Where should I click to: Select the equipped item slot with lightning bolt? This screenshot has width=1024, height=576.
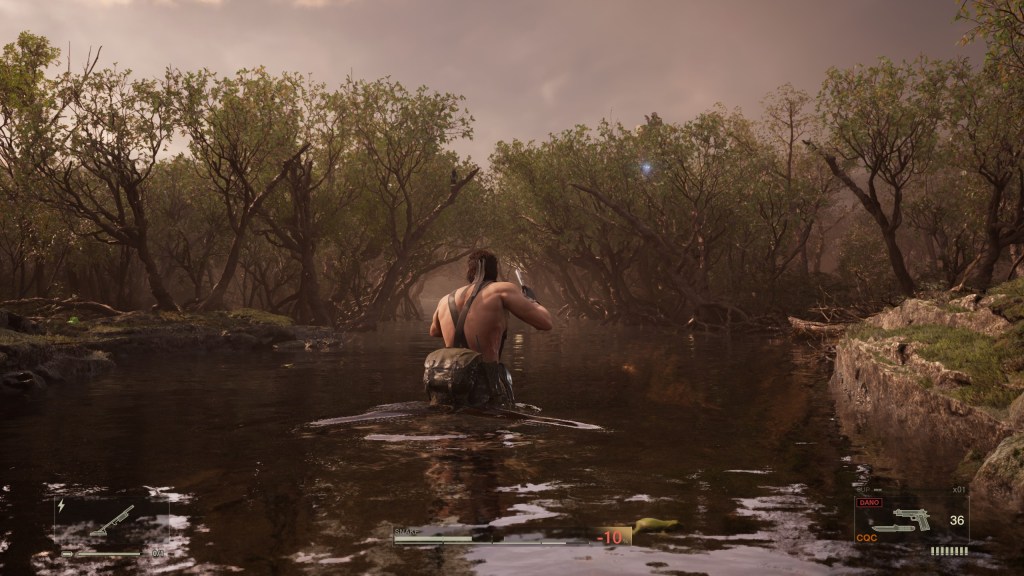pos(110,522)
